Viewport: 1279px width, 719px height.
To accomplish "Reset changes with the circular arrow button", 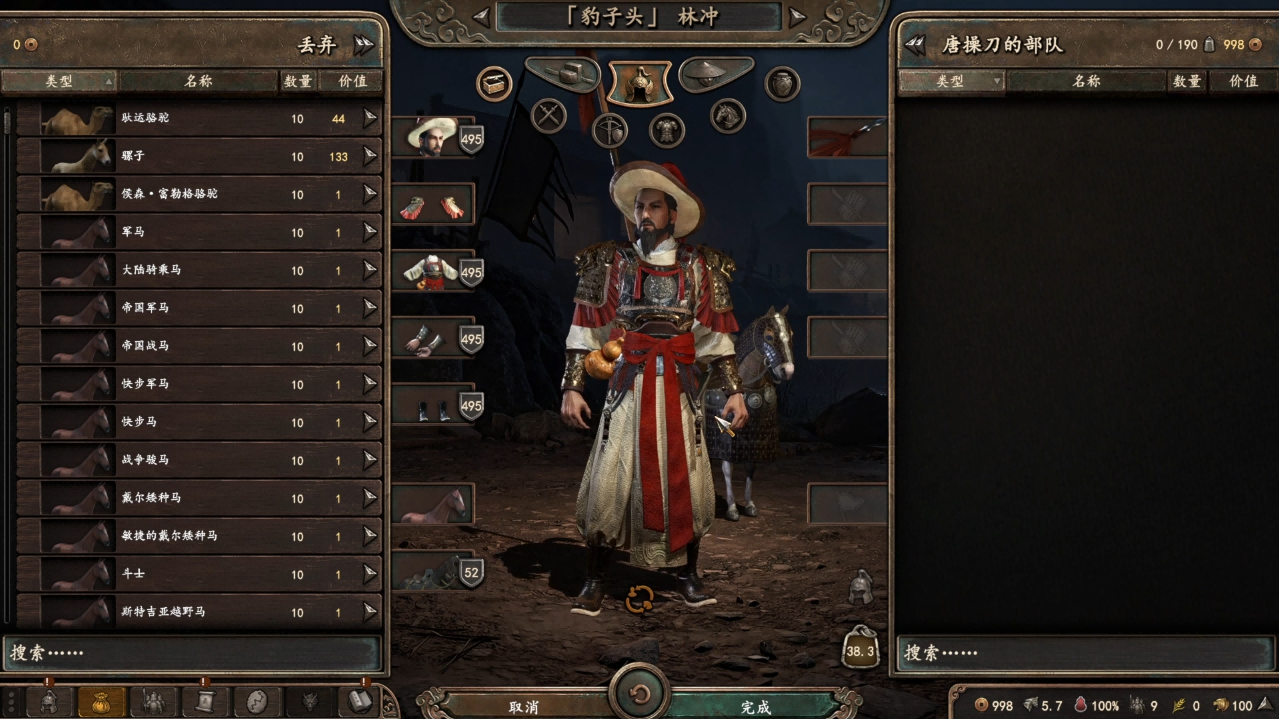I will 640,692.
